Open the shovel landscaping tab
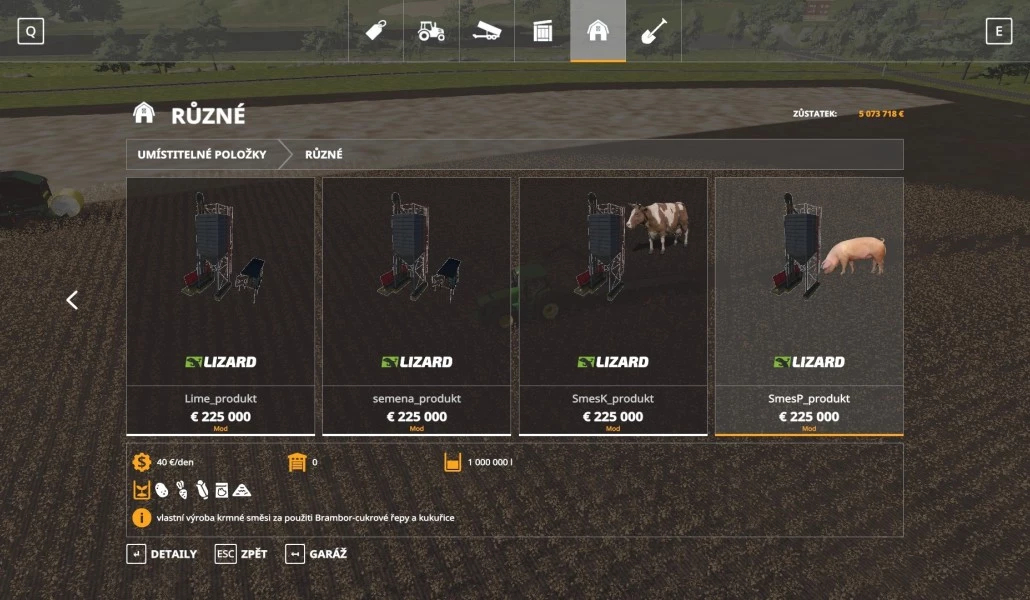The image size is (1030, 600). pyautogui.click(x=654, y=31)
